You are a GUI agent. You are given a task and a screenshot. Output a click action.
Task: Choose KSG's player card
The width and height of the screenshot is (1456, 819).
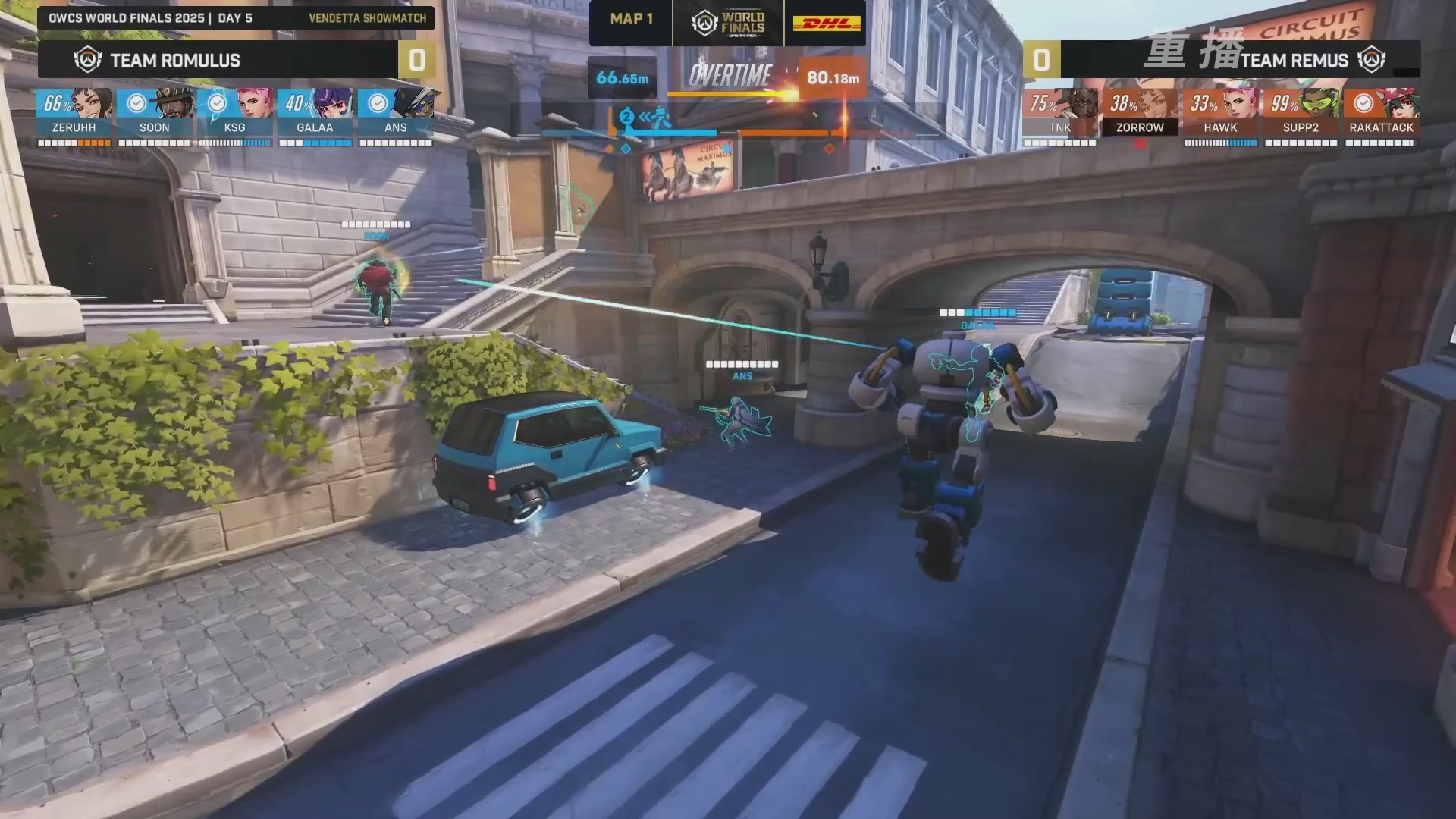[235, 105]
